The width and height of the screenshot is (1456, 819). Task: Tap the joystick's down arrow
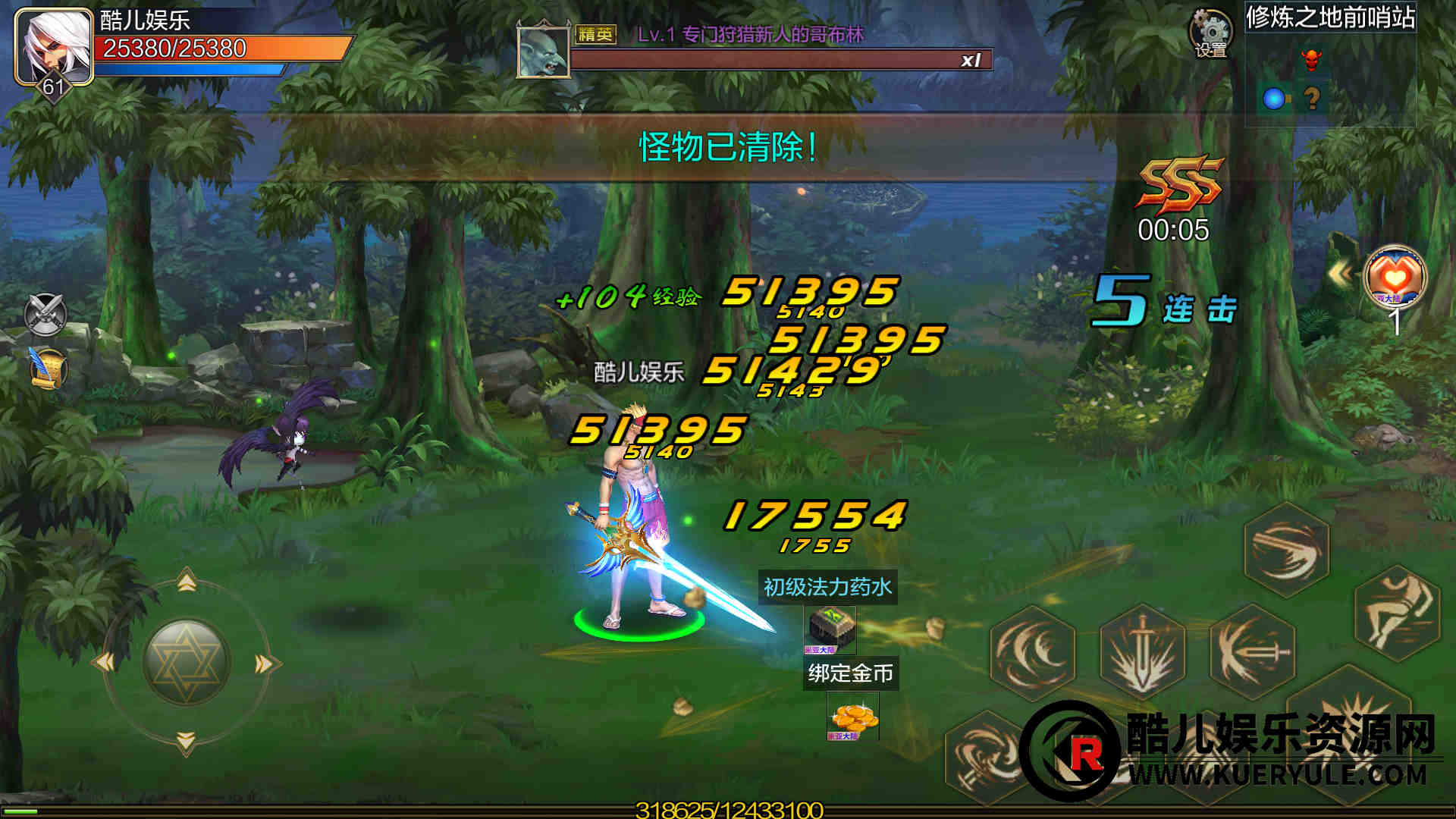pyautogui.click(x=187, y=741)
